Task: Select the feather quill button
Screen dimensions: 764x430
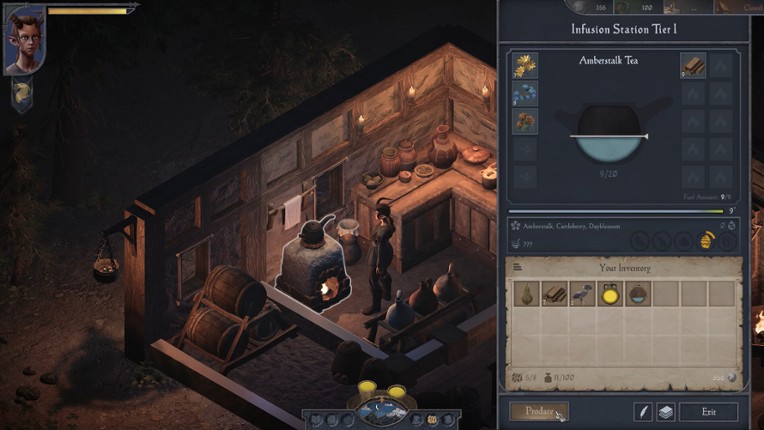Action: pos(643,411)
